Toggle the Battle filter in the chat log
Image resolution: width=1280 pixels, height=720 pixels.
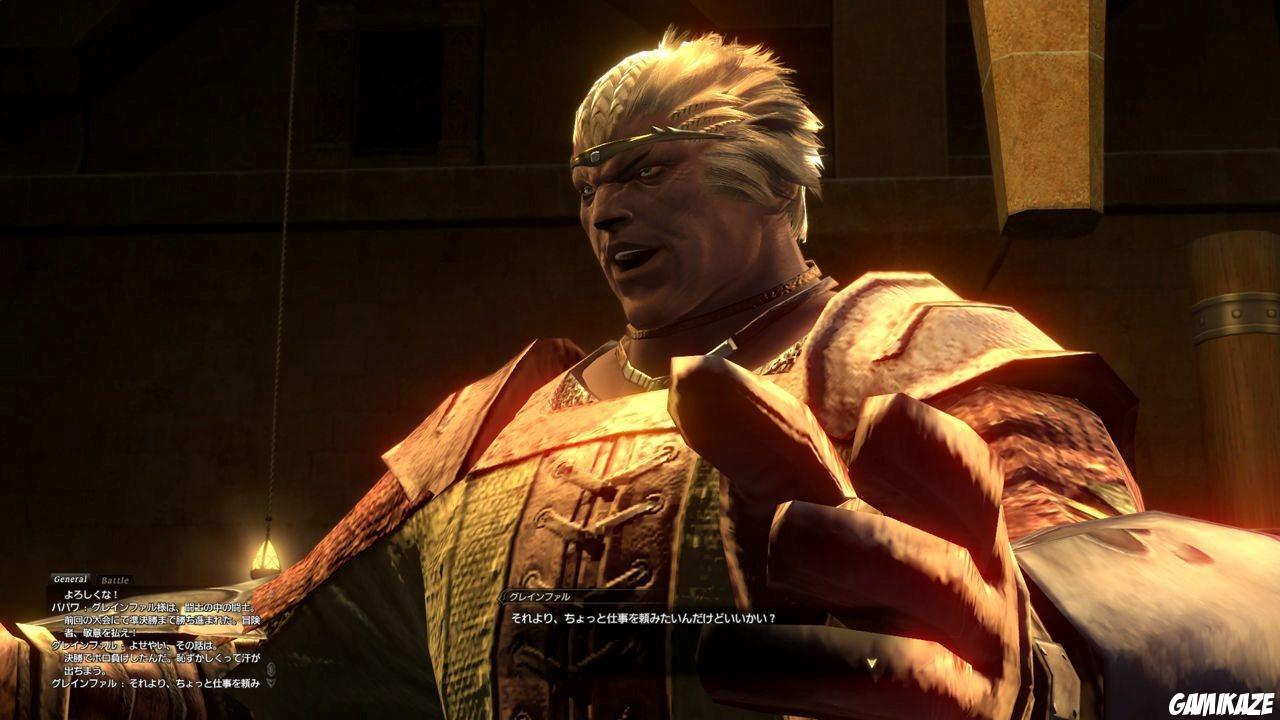[114, 578]
